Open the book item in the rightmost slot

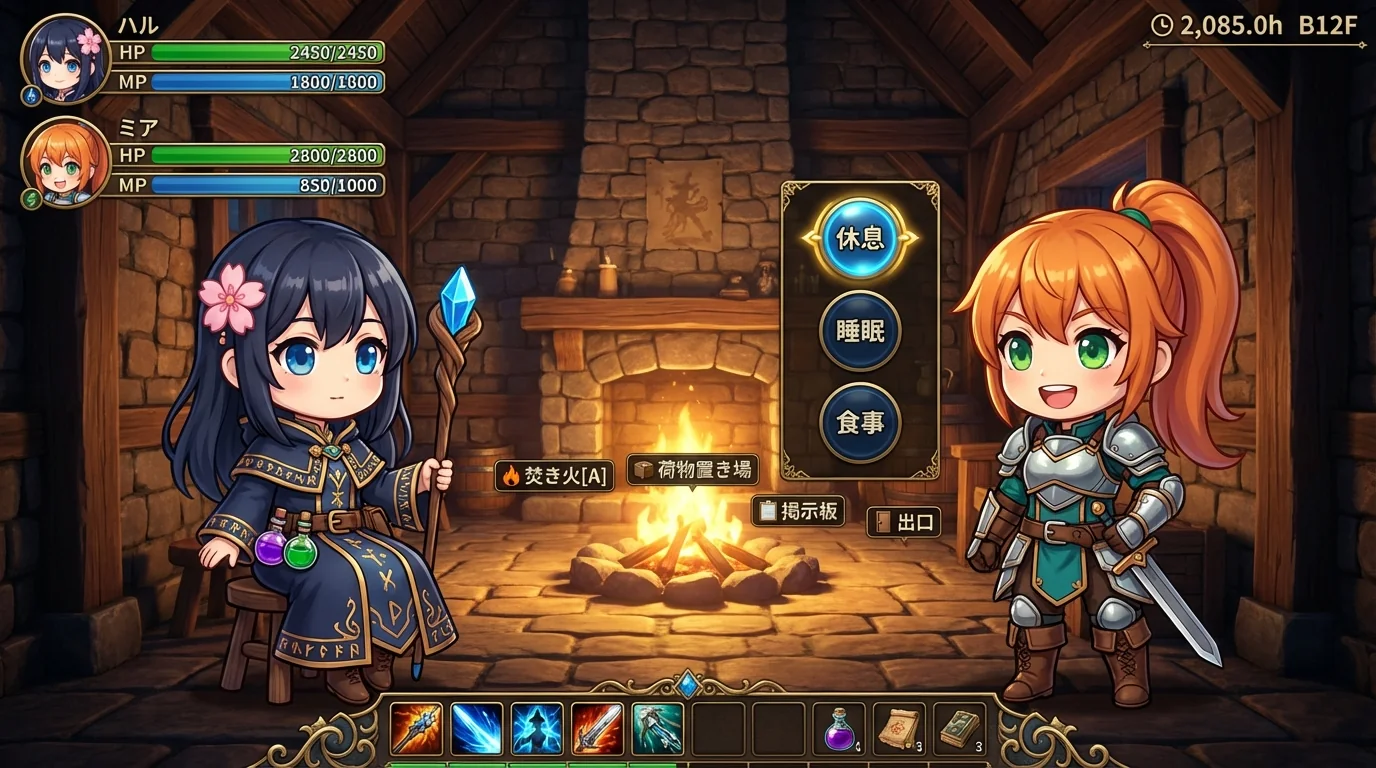958,732
